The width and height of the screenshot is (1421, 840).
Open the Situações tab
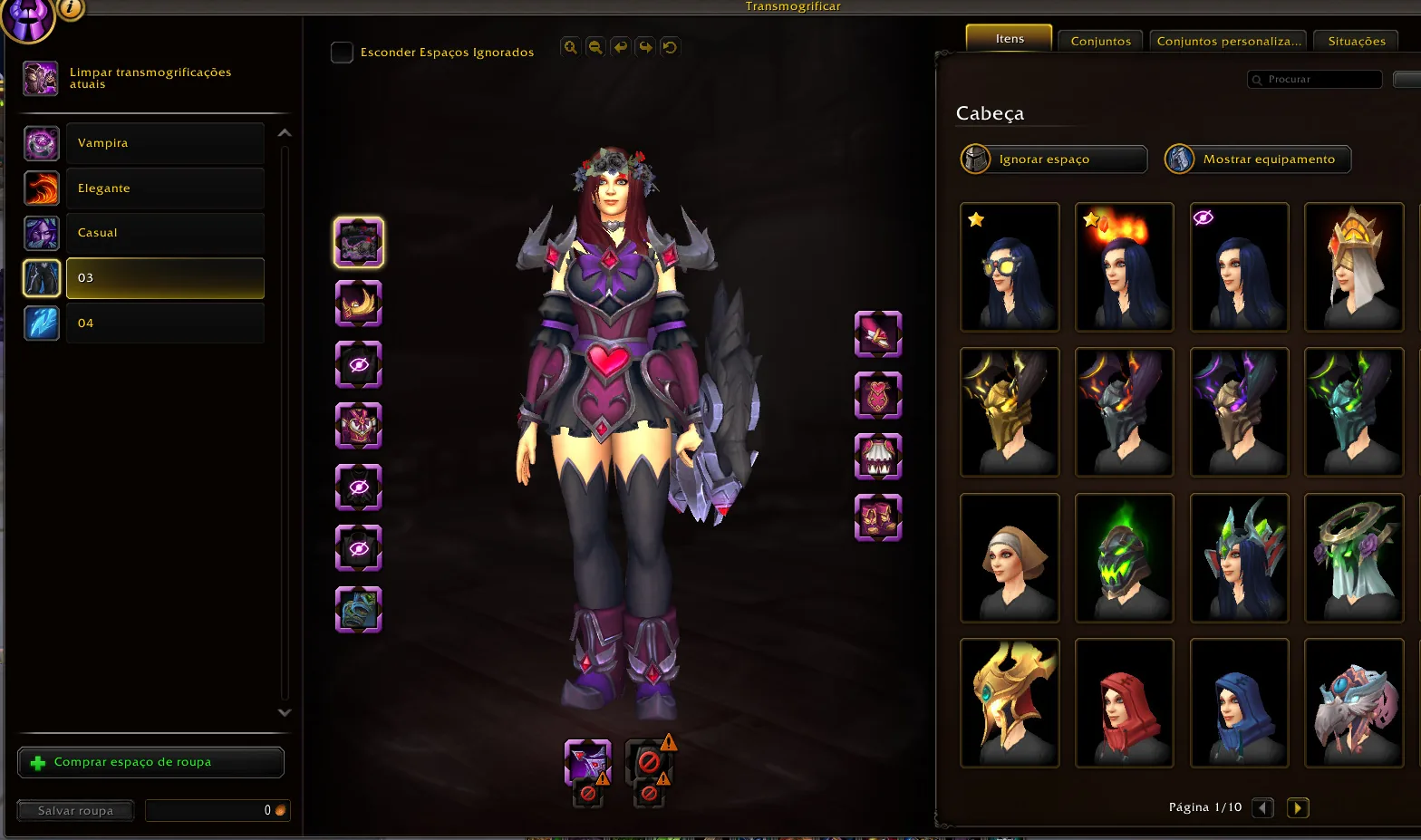pyautogui.click(x=1355, y=41)
